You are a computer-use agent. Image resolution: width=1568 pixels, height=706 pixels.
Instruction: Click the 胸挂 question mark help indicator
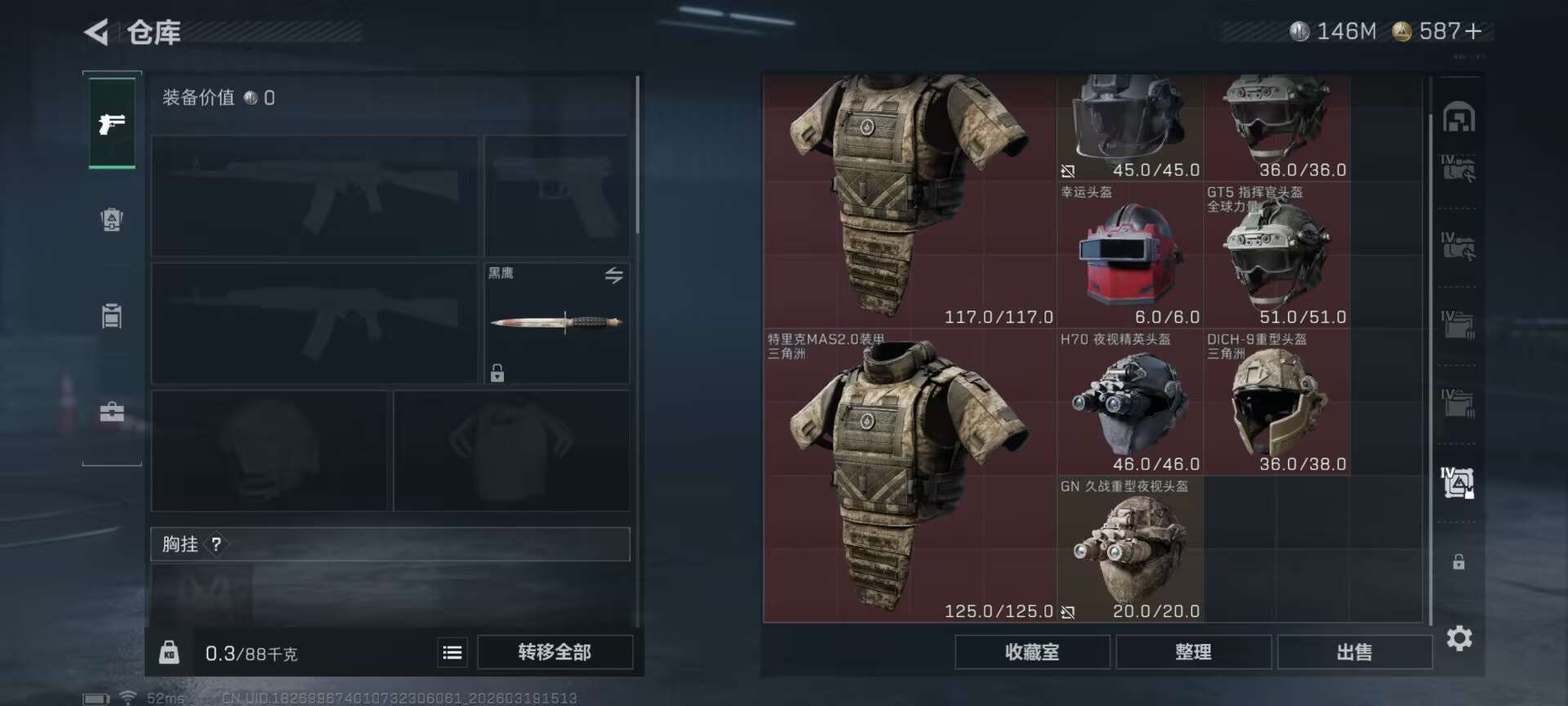(x=216, y=544)
